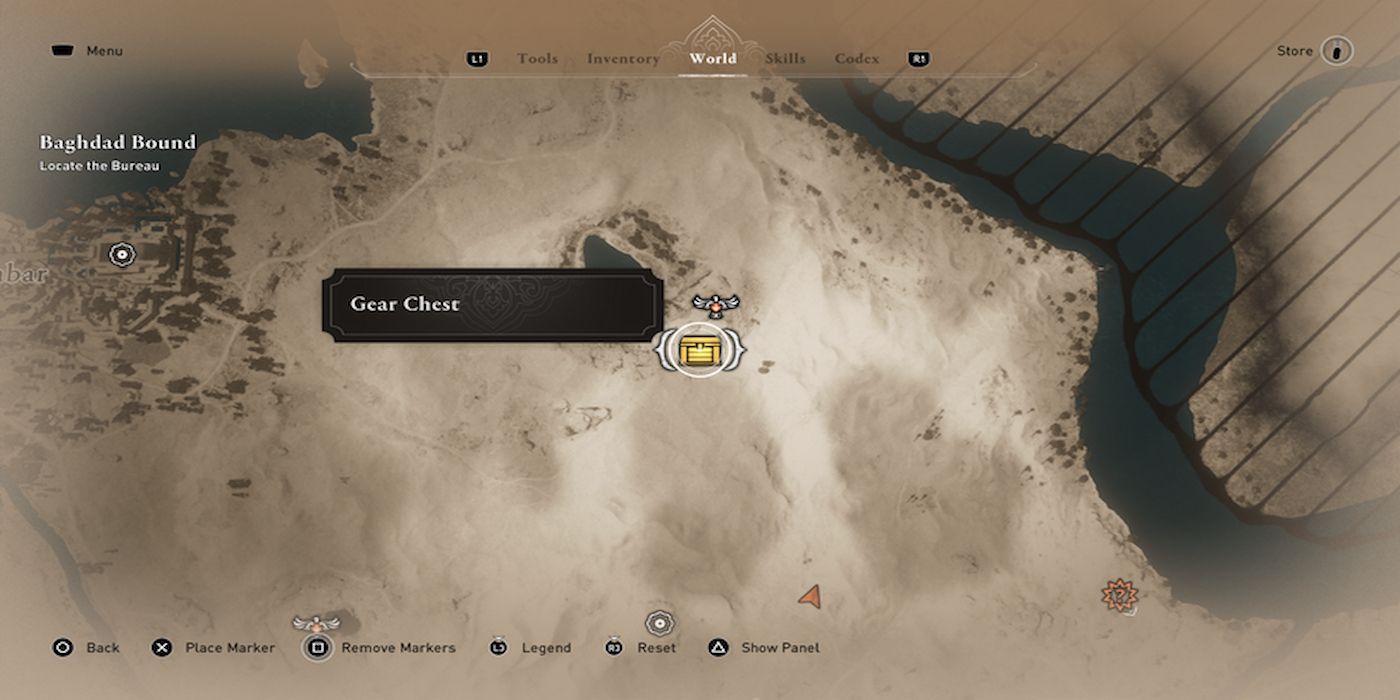This screenshot has width=1400, height=700.
Task: Click the orange question mark map marker
Action: (1119, 596)
